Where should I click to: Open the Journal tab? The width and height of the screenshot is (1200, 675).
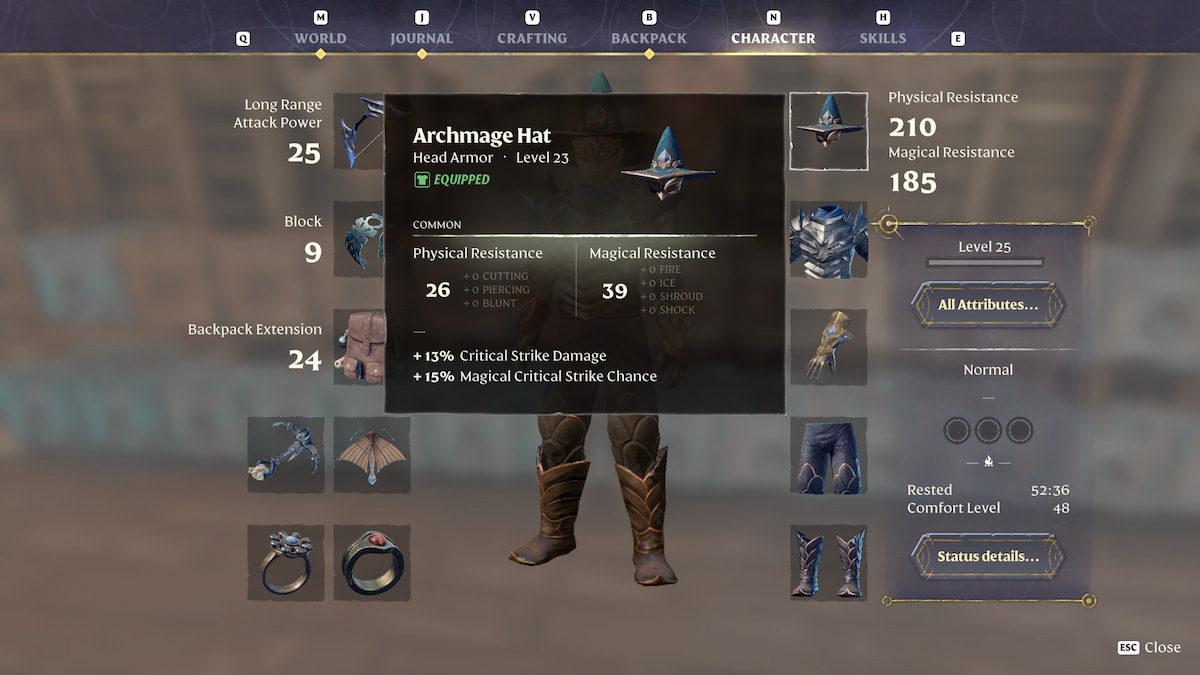point(421,38)
